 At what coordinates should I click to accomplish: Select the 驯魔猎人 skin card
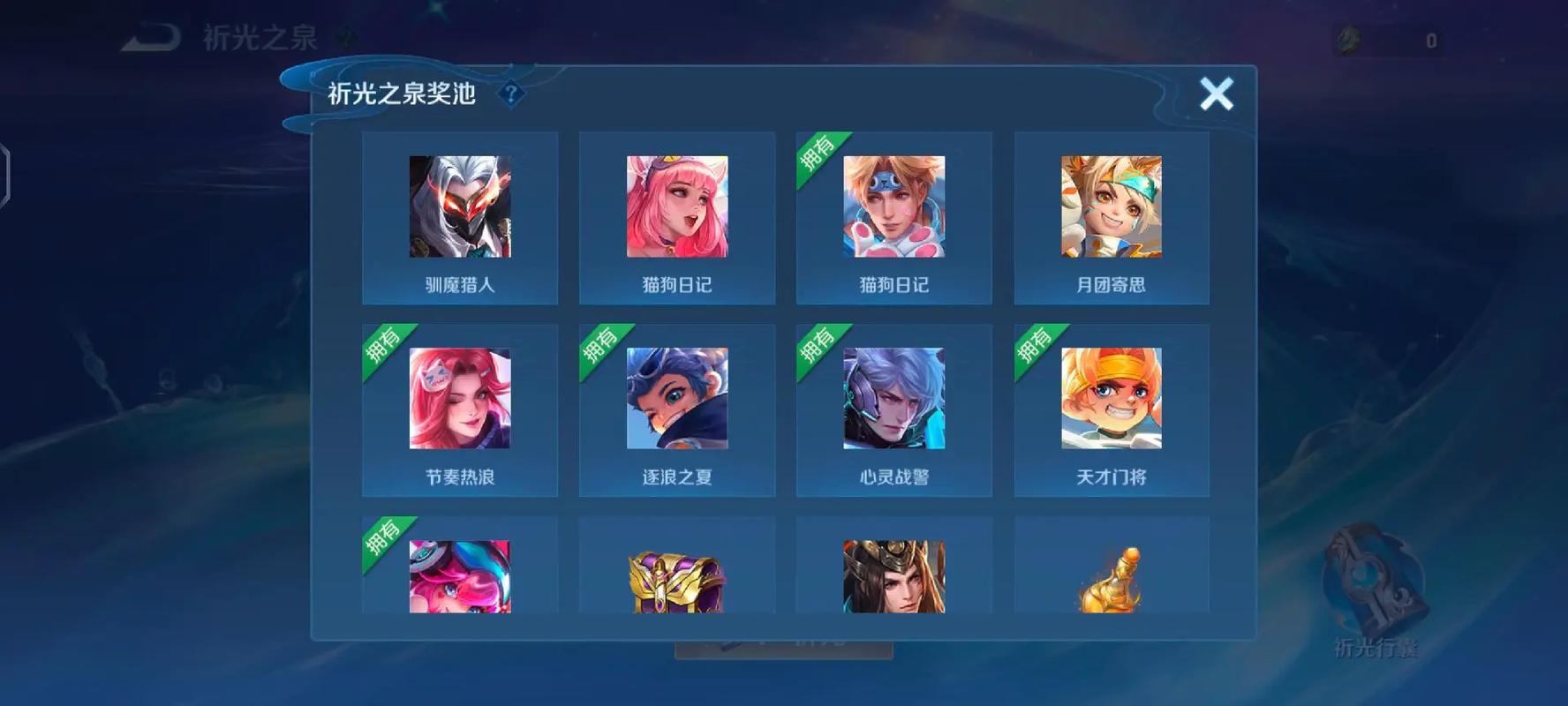coord(460,216)
